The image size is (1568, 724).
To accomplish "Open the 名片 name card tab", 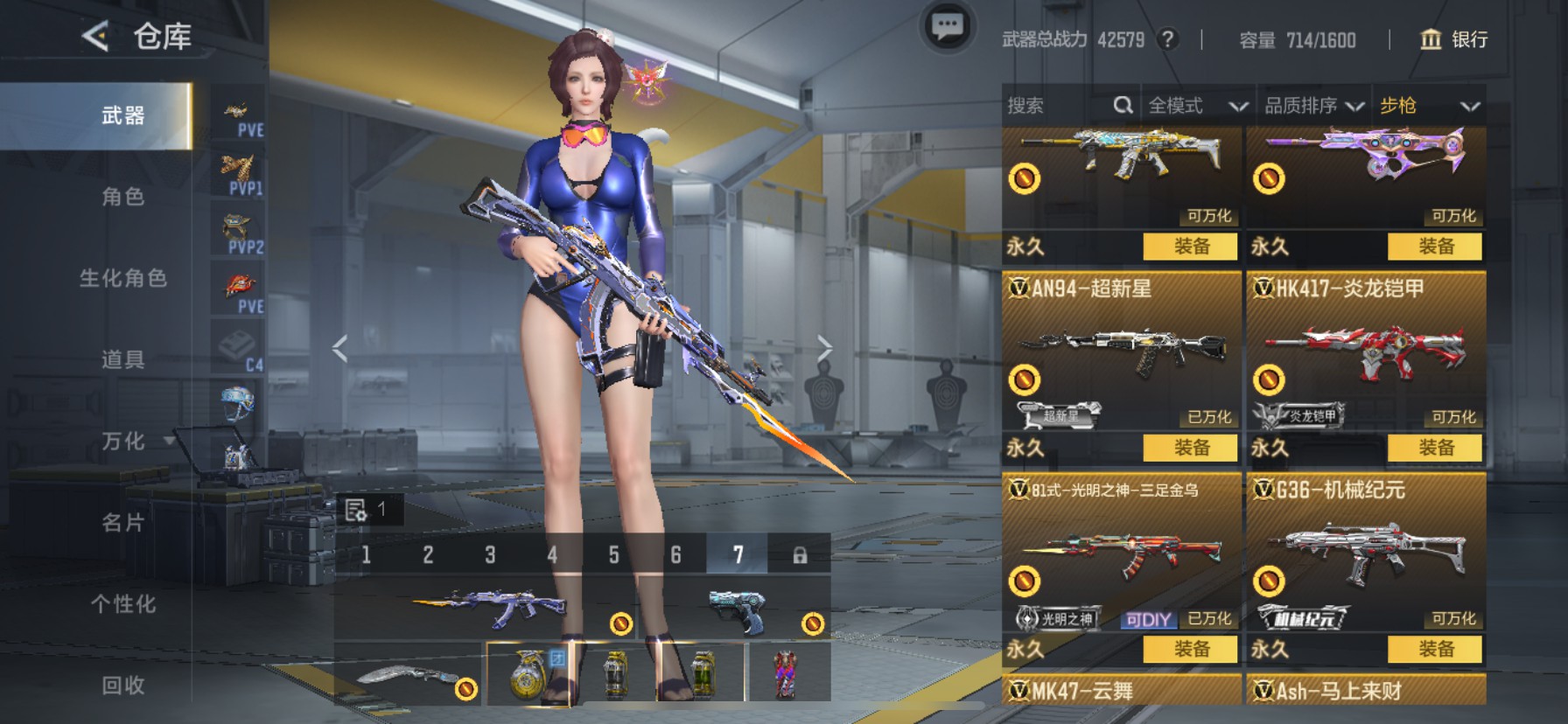I will pyautogui.click(x=122, y=523).
